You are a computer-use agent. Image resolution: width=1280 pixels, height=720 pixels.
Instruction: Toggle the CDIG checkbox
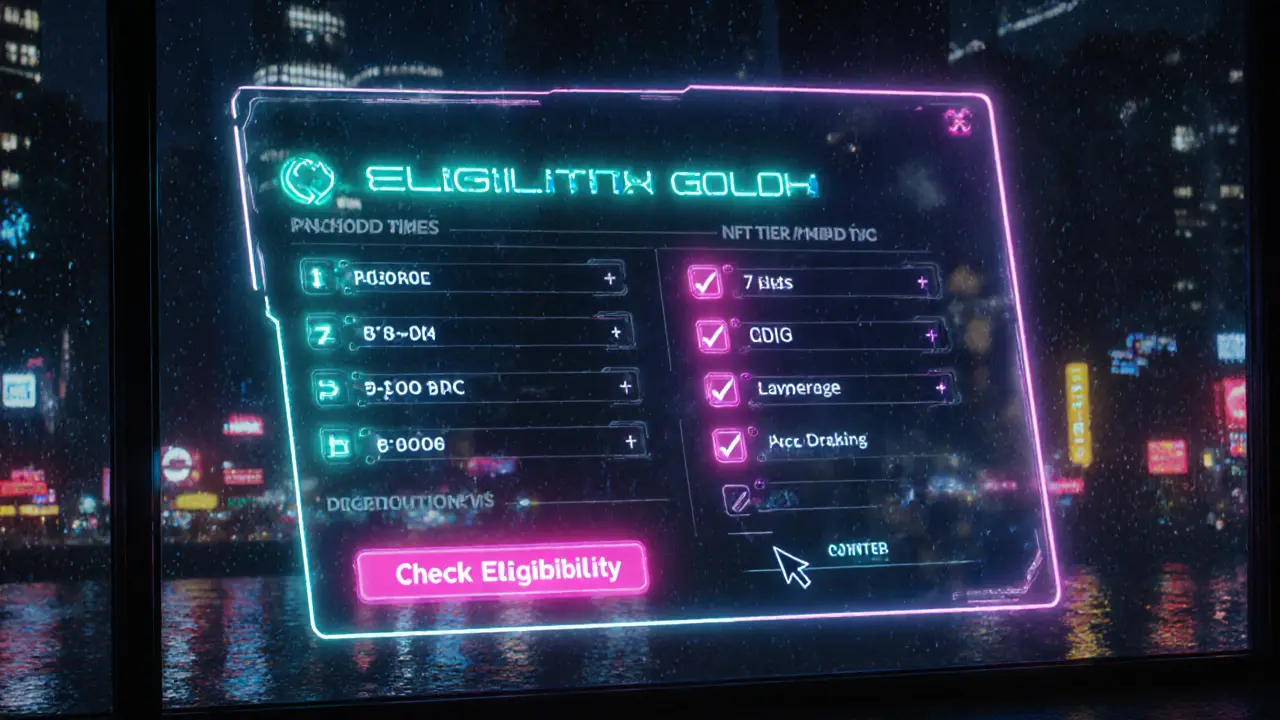[713, 336]
